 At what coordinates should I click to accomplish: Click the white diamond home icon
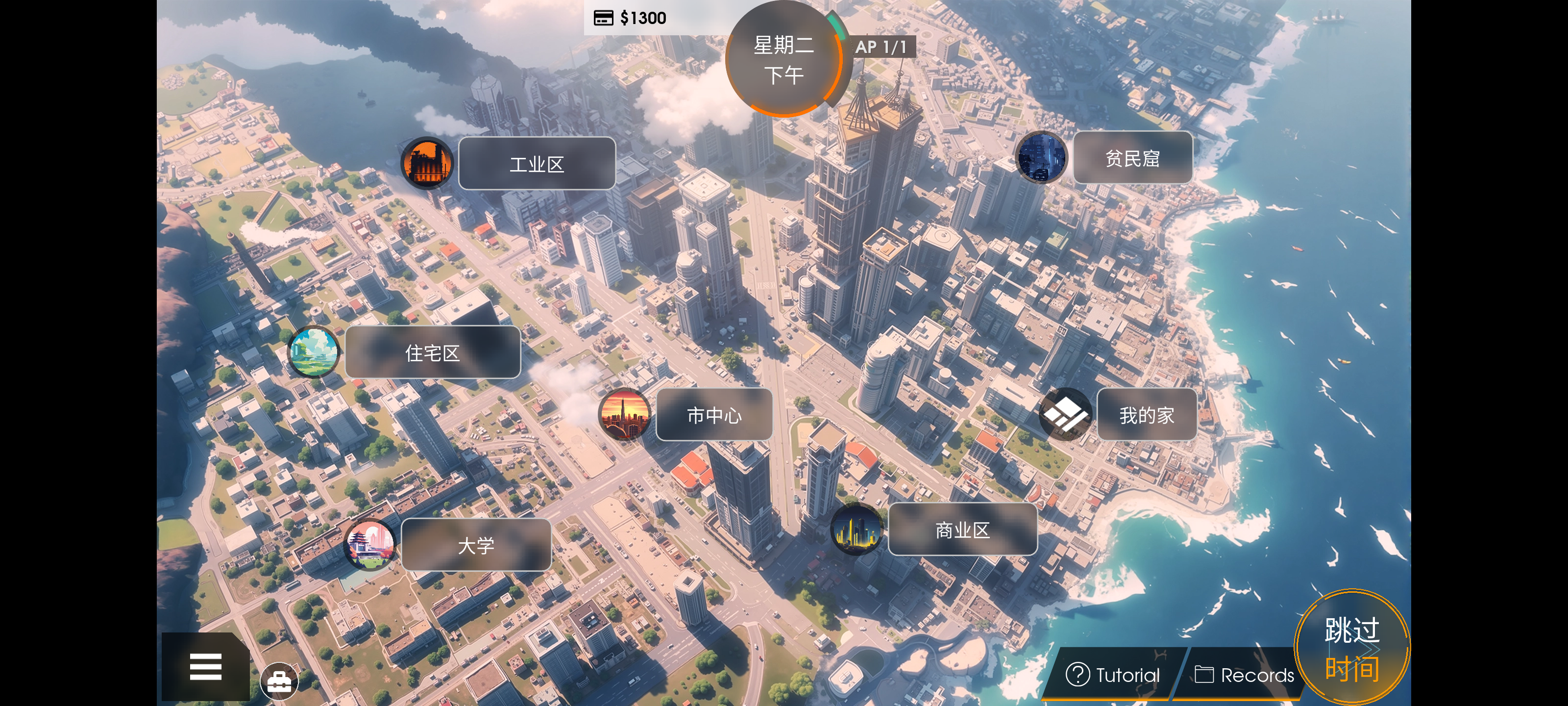1065,414
